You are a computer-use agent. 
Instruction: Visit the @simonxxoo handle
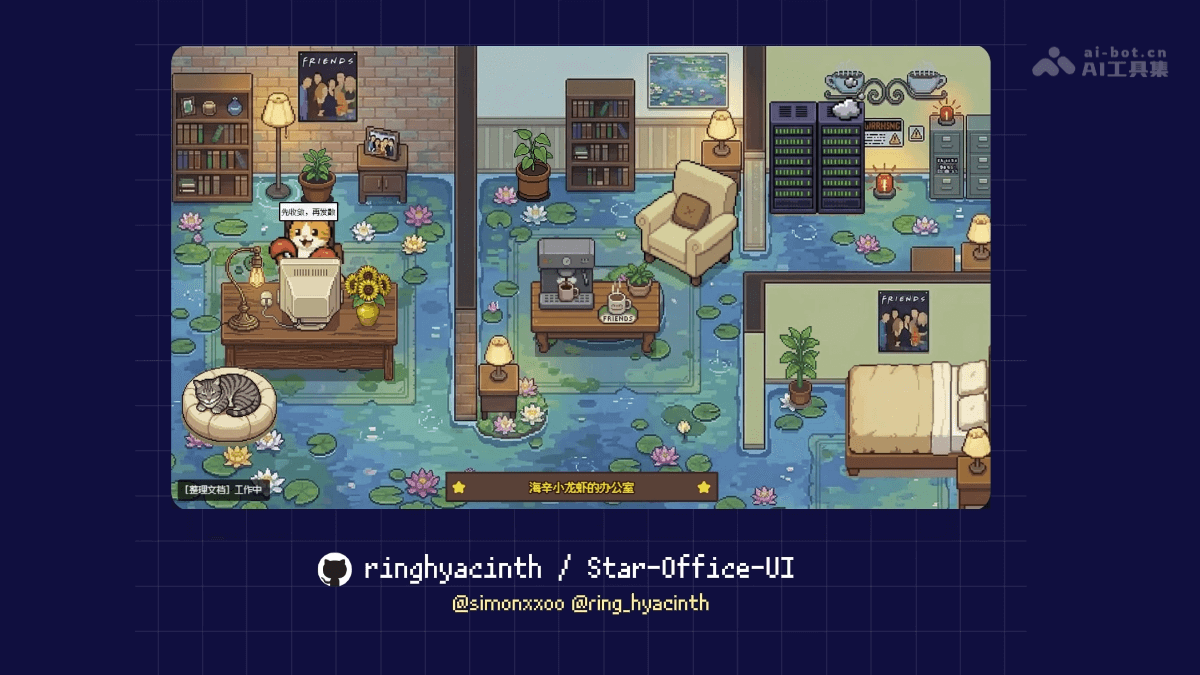(508, 603)
